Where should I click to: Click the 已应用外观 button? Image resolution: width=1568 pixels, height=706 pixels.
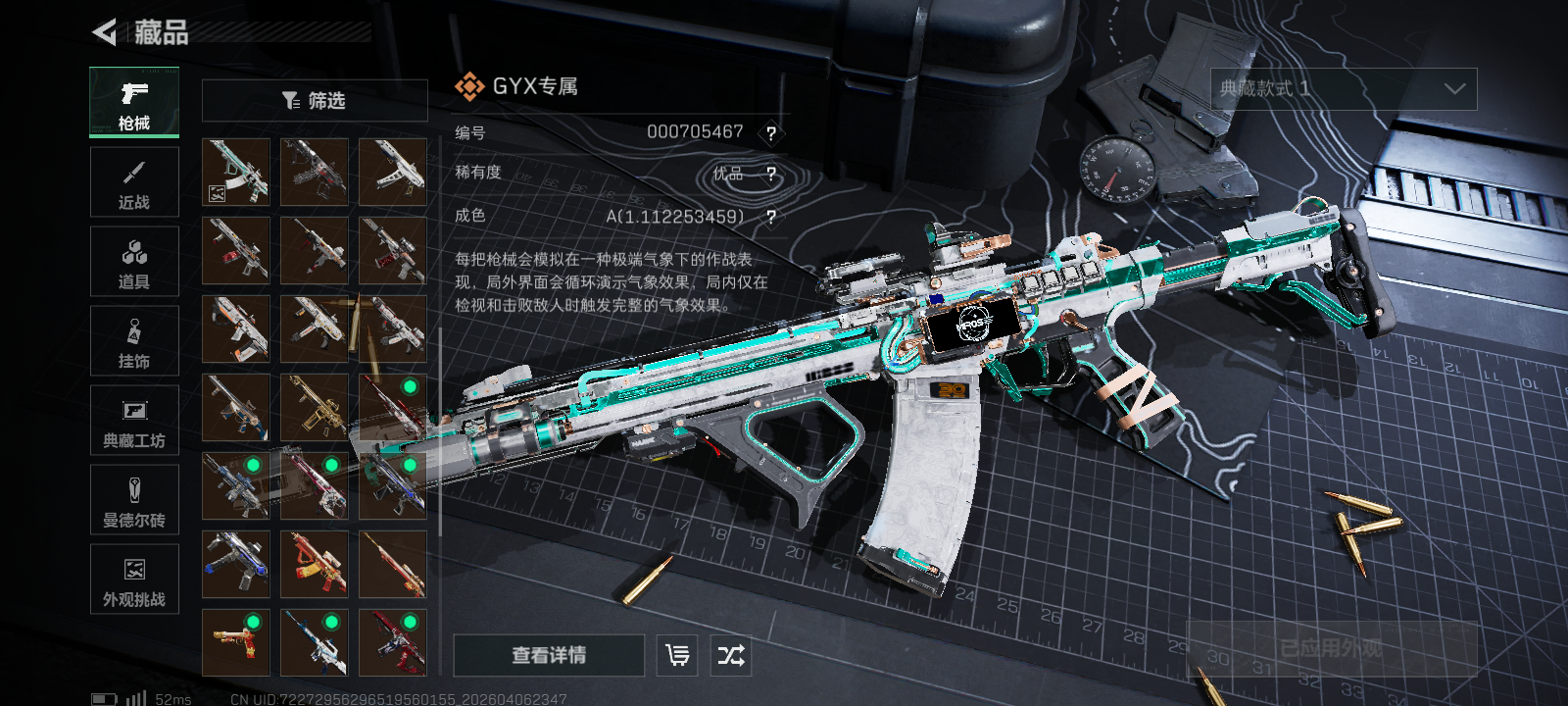coord(1332,648)
